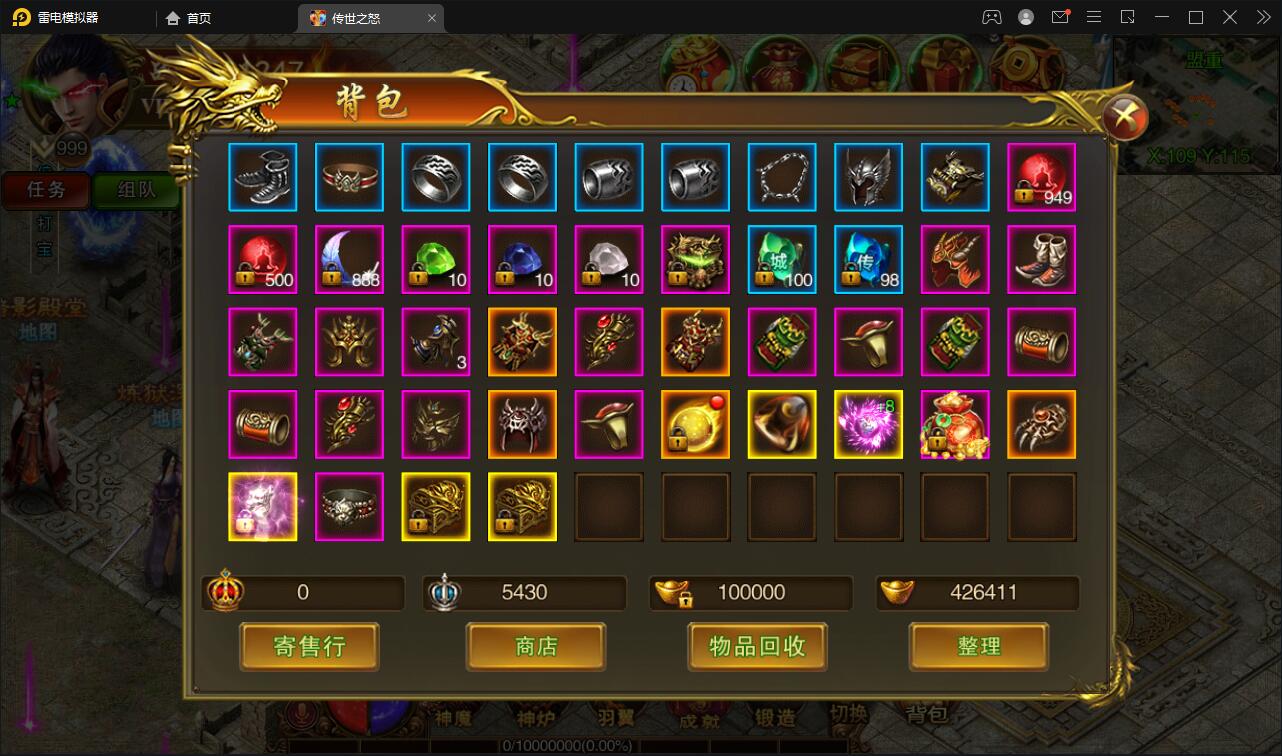The height and width of the screenshot is (756, 1282).
Task: Select the silver chain necklace slot
Action: tap(782, 177)
